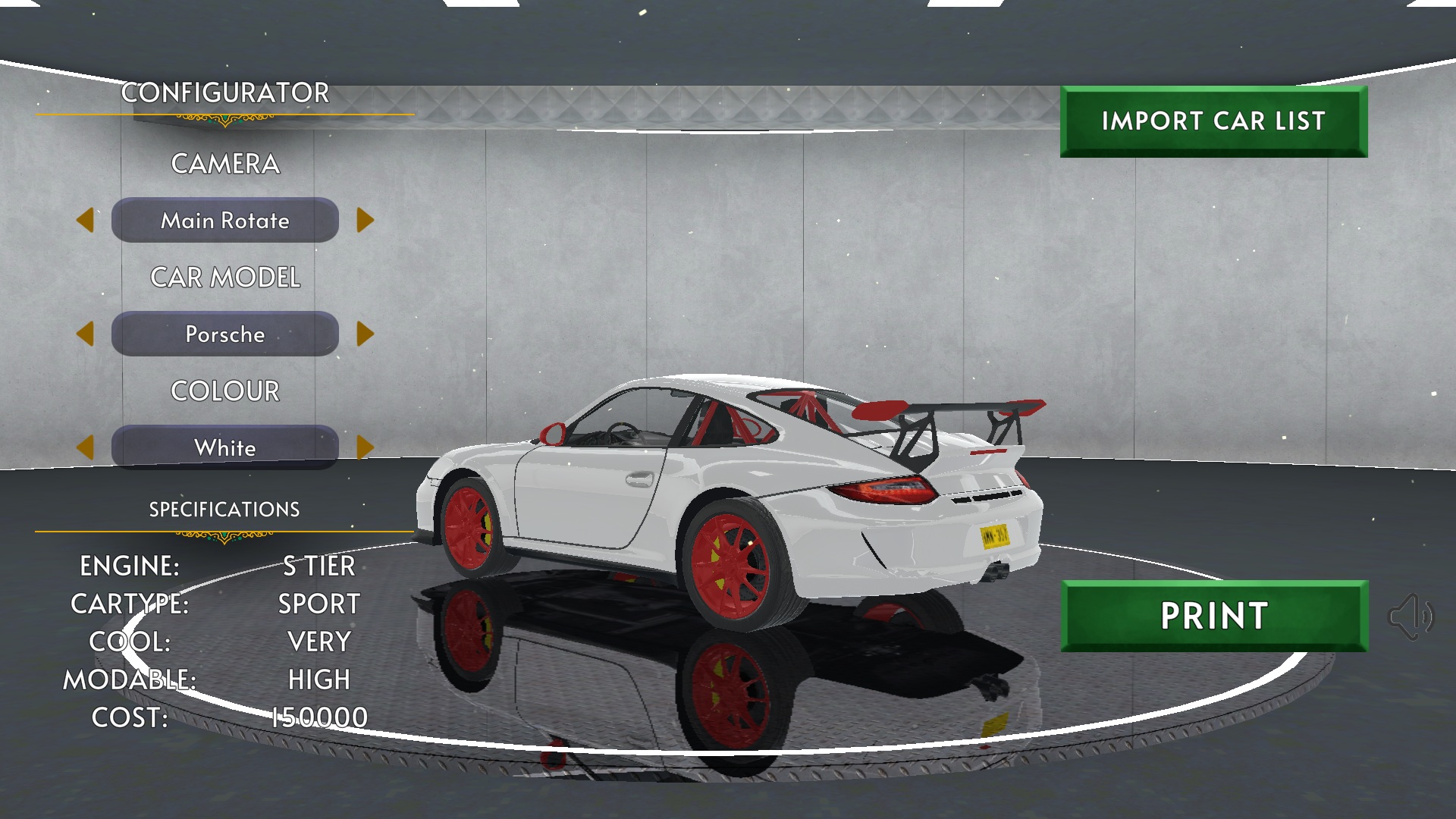Toggle the speaker sound icon
This screenshot has width=1456, height=819.
tap(1410, 617)
